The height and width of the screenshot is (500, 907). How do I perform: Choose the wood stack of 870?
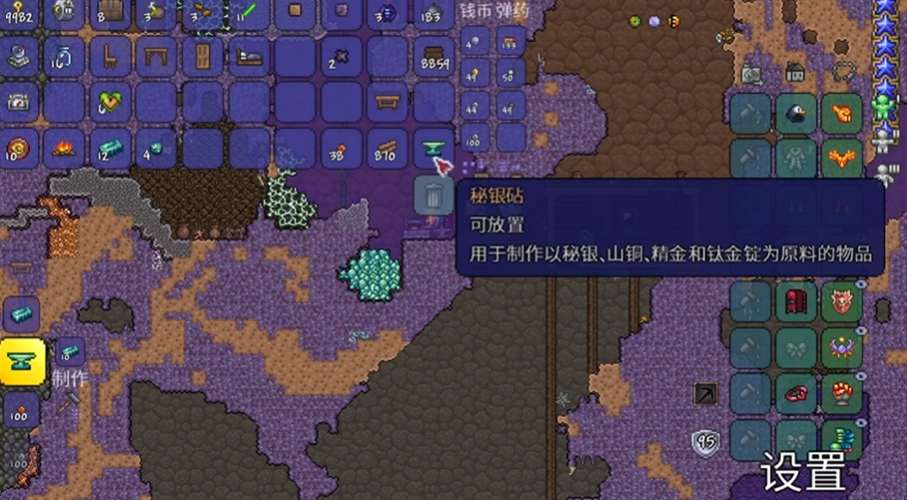[388, 150]
